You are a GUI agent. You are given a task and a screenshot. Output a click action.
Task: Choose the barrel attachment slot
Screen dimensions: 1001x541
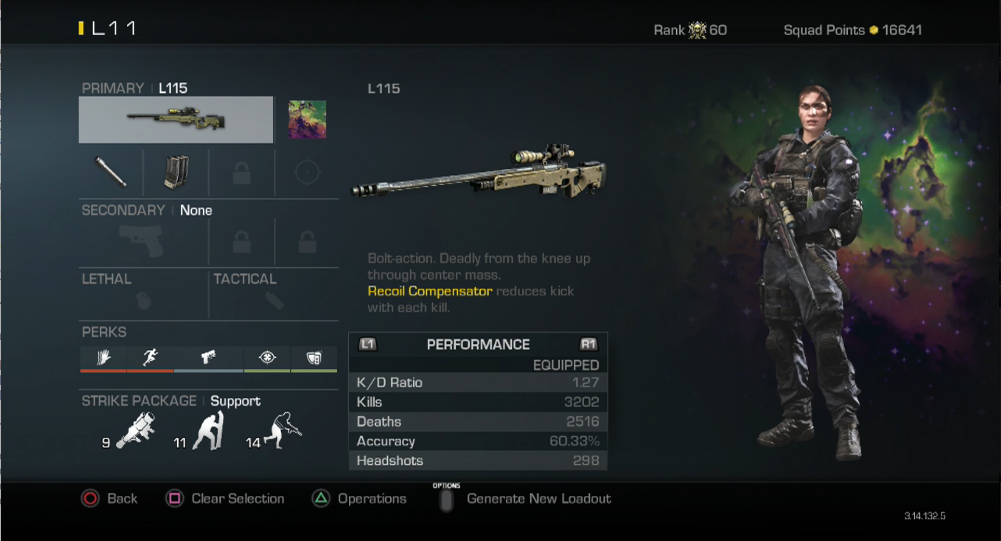point(111,173)
